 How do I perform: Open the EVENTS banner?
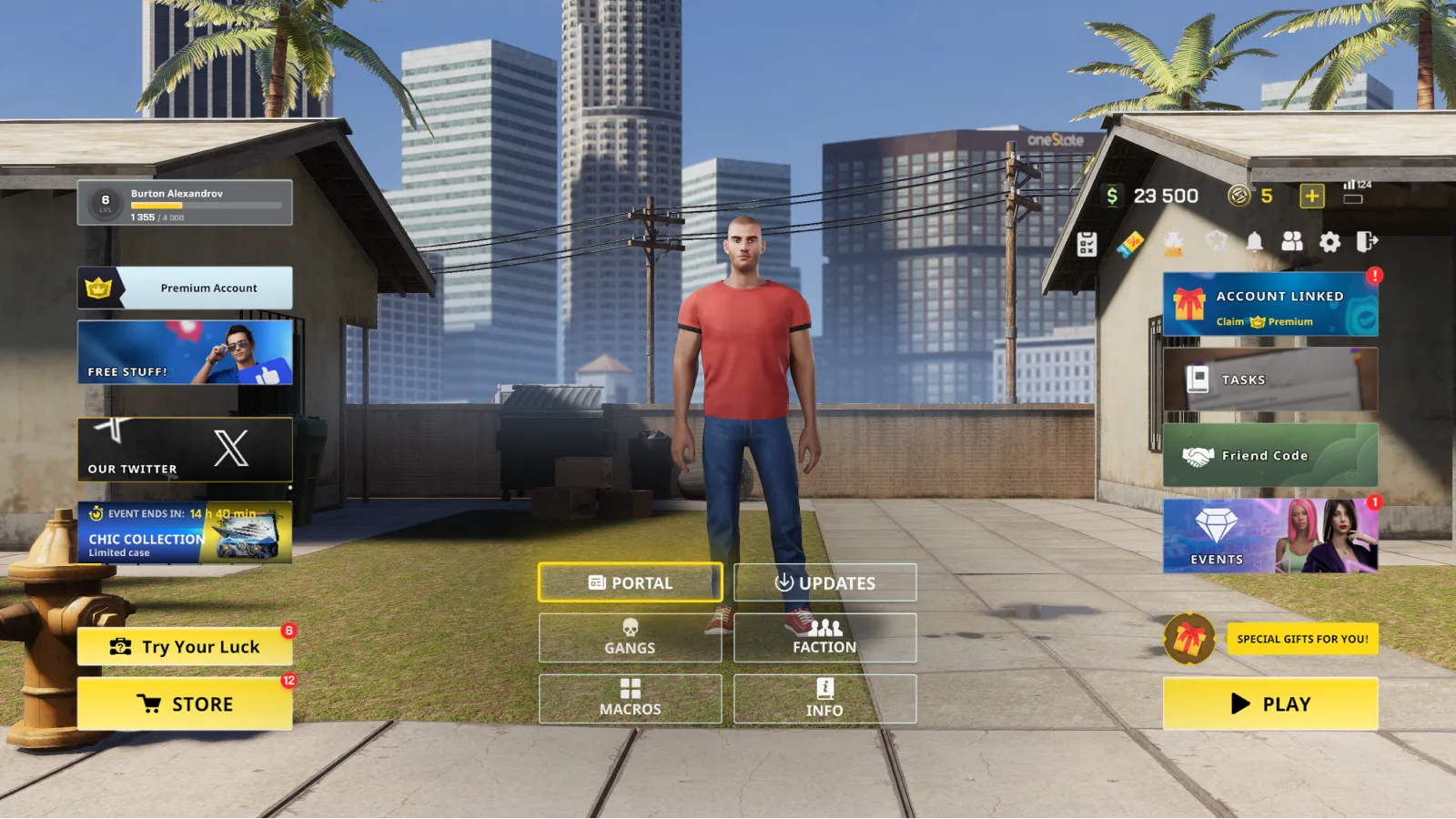click(x=1269, y=536)
